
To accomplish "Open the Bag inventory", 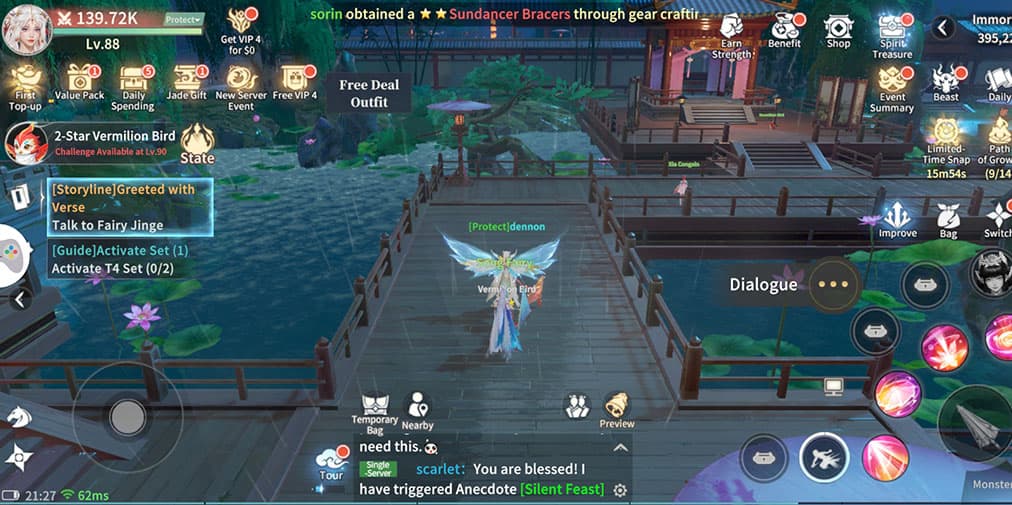I will pyautogui.click(x=948, y=220).
